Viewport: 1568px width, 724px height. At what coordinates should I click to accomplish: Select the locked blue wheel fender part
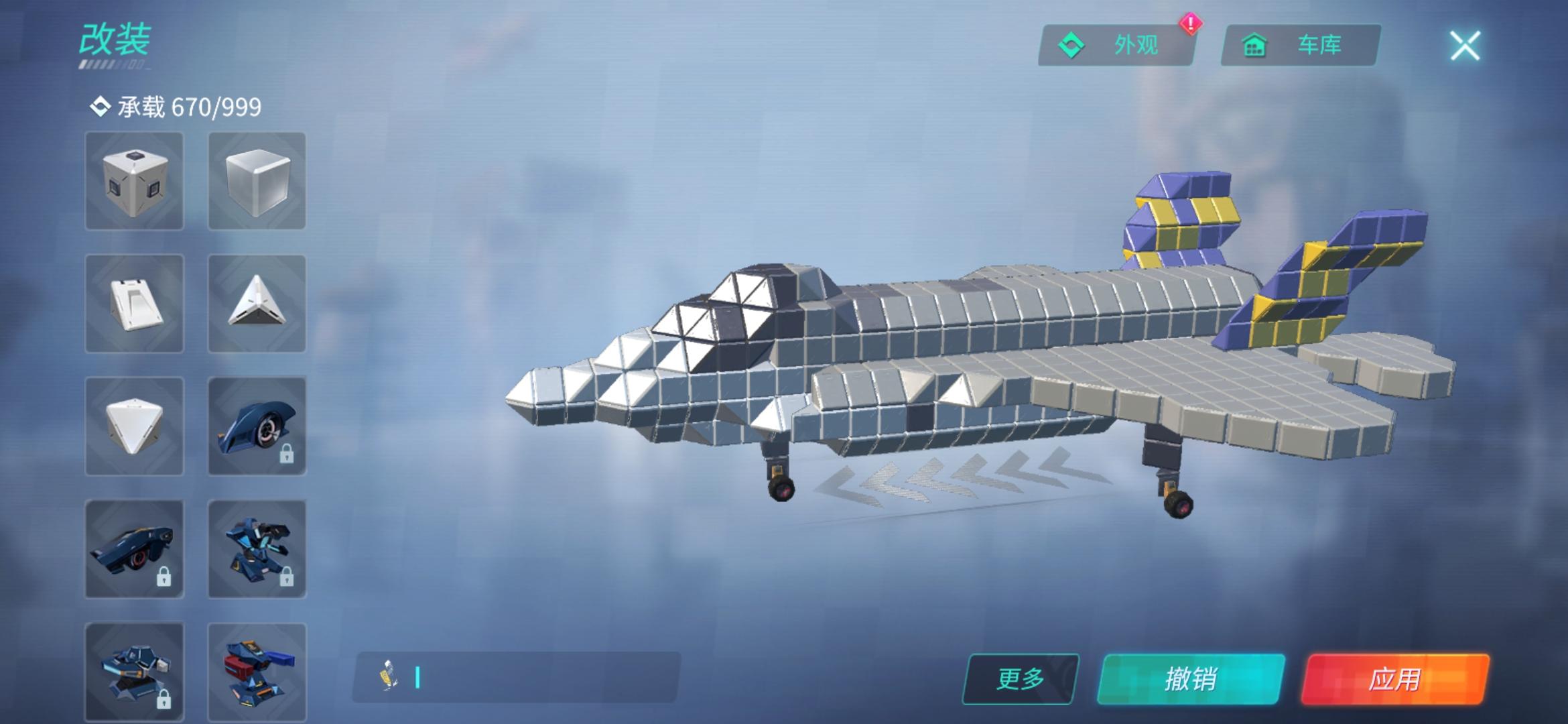click(257, 426)
